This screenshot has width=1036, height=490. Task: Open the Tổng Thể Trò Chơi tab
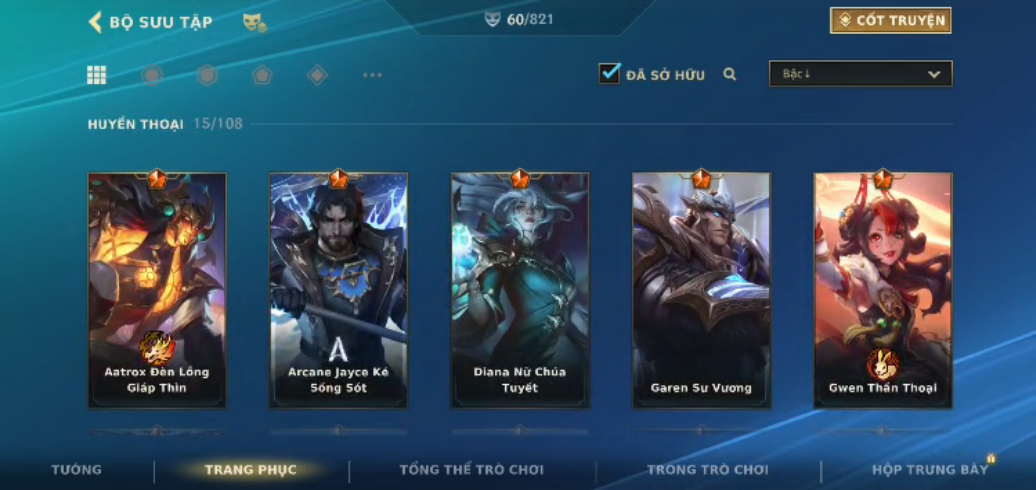pyautogui.click(x=471, y=470)
